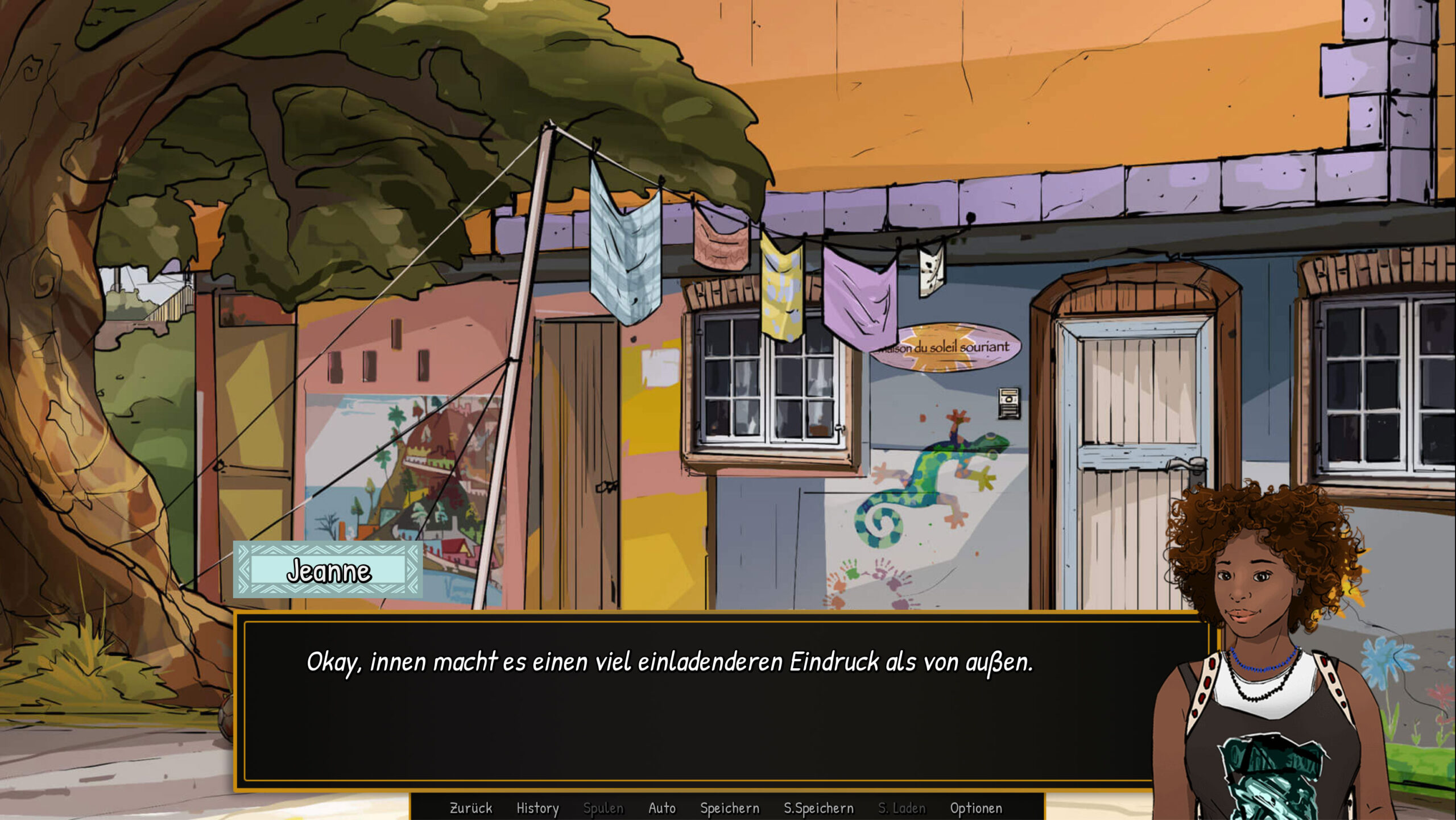This screenshot has width=1456, height=820.
Task: Open the Optionen menu
Action: [x=976, y=808]
